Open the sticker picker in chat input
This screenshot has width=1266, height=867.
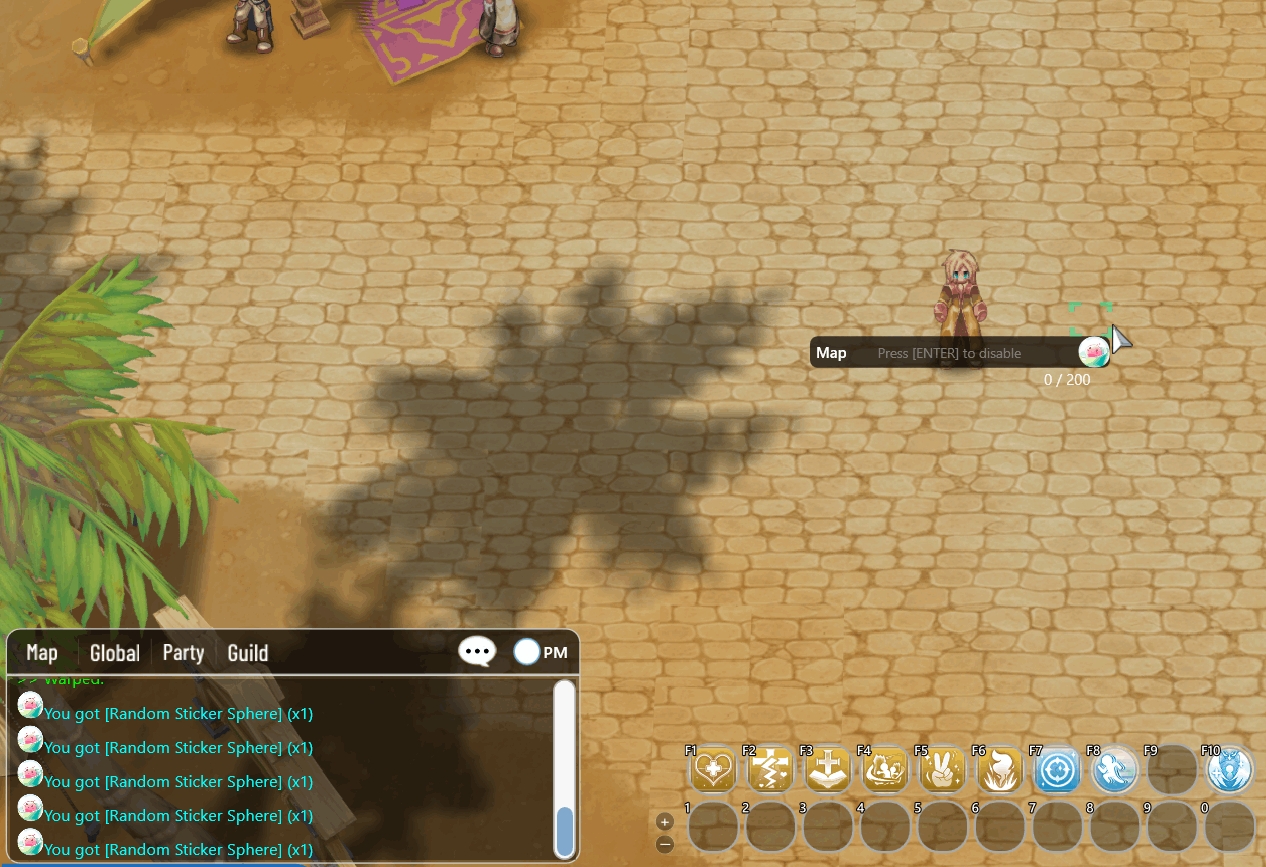(x=1092, y=352)
